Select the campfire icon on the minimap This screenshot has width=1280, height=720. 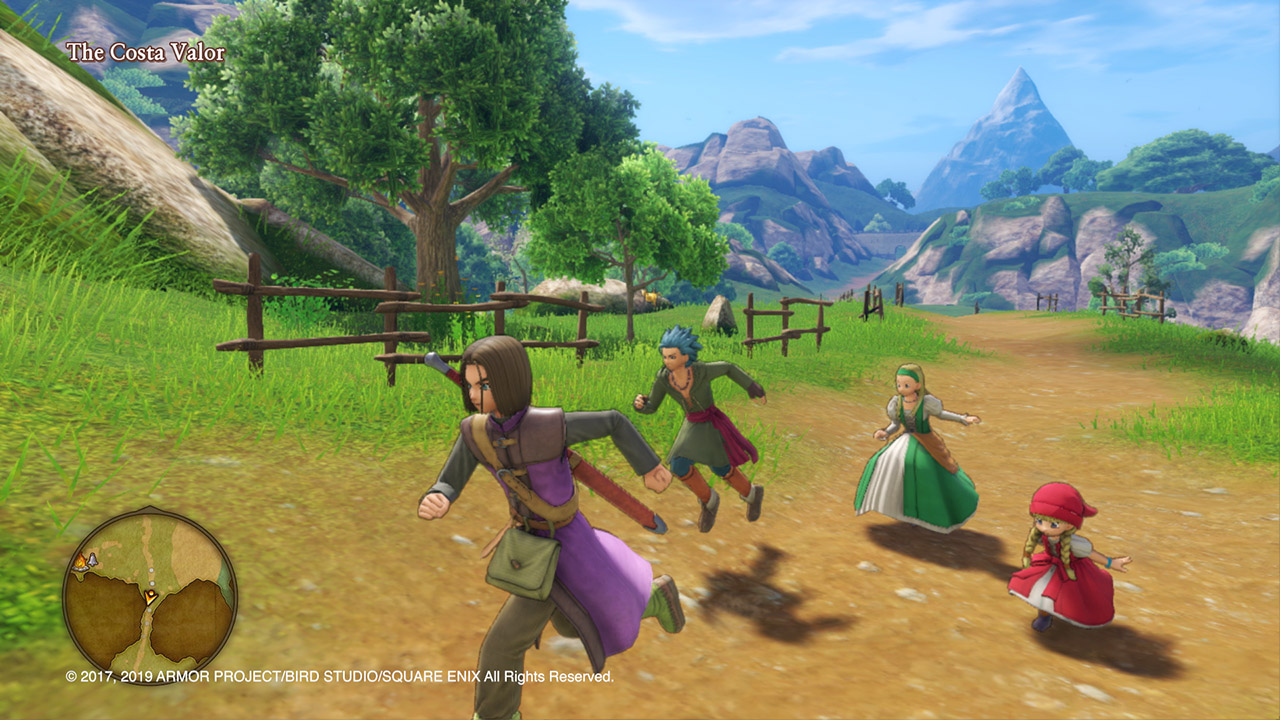point(81,561)
